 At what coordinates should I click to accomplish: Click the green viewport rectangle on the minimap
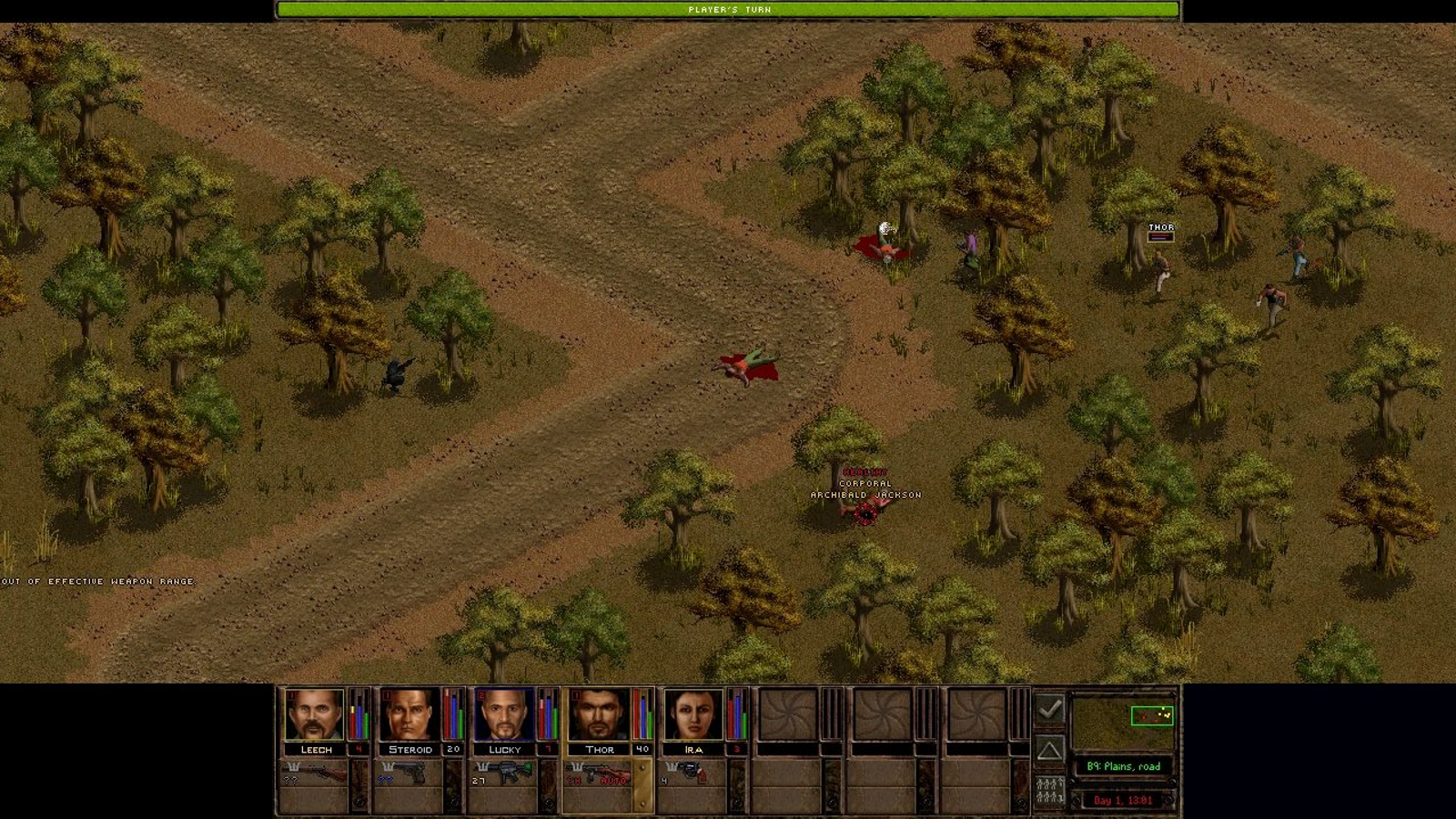(1152, 717)
